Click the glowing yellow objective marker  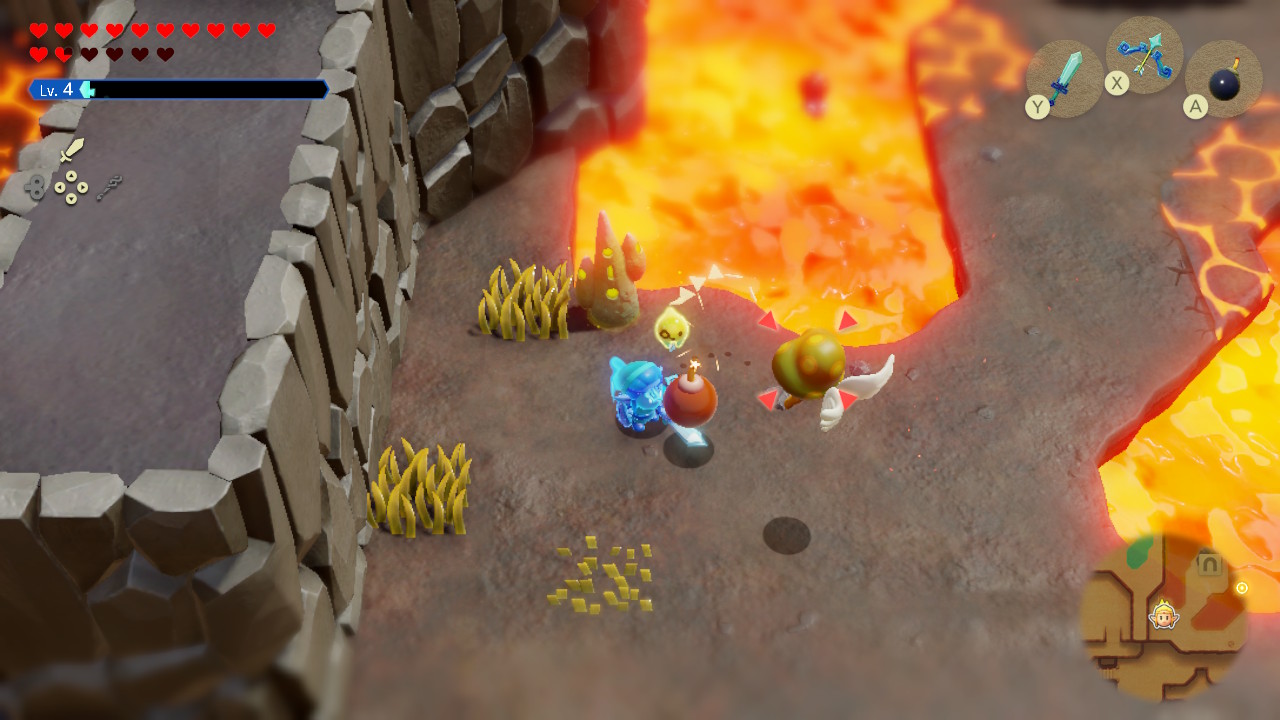(1242, 588)
